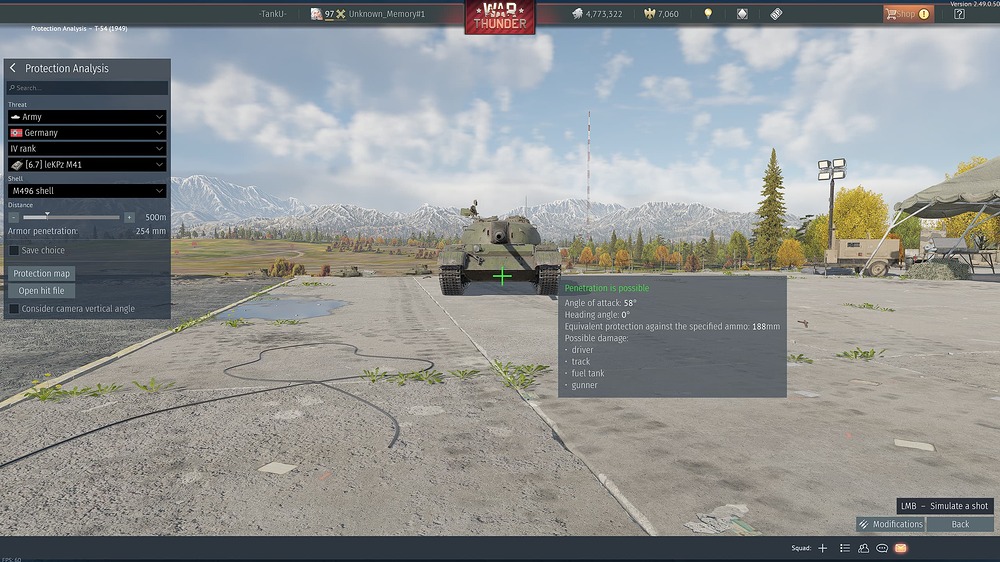Tick the Save choice checkbox
1000x562 pixels.
pos(14,250)
